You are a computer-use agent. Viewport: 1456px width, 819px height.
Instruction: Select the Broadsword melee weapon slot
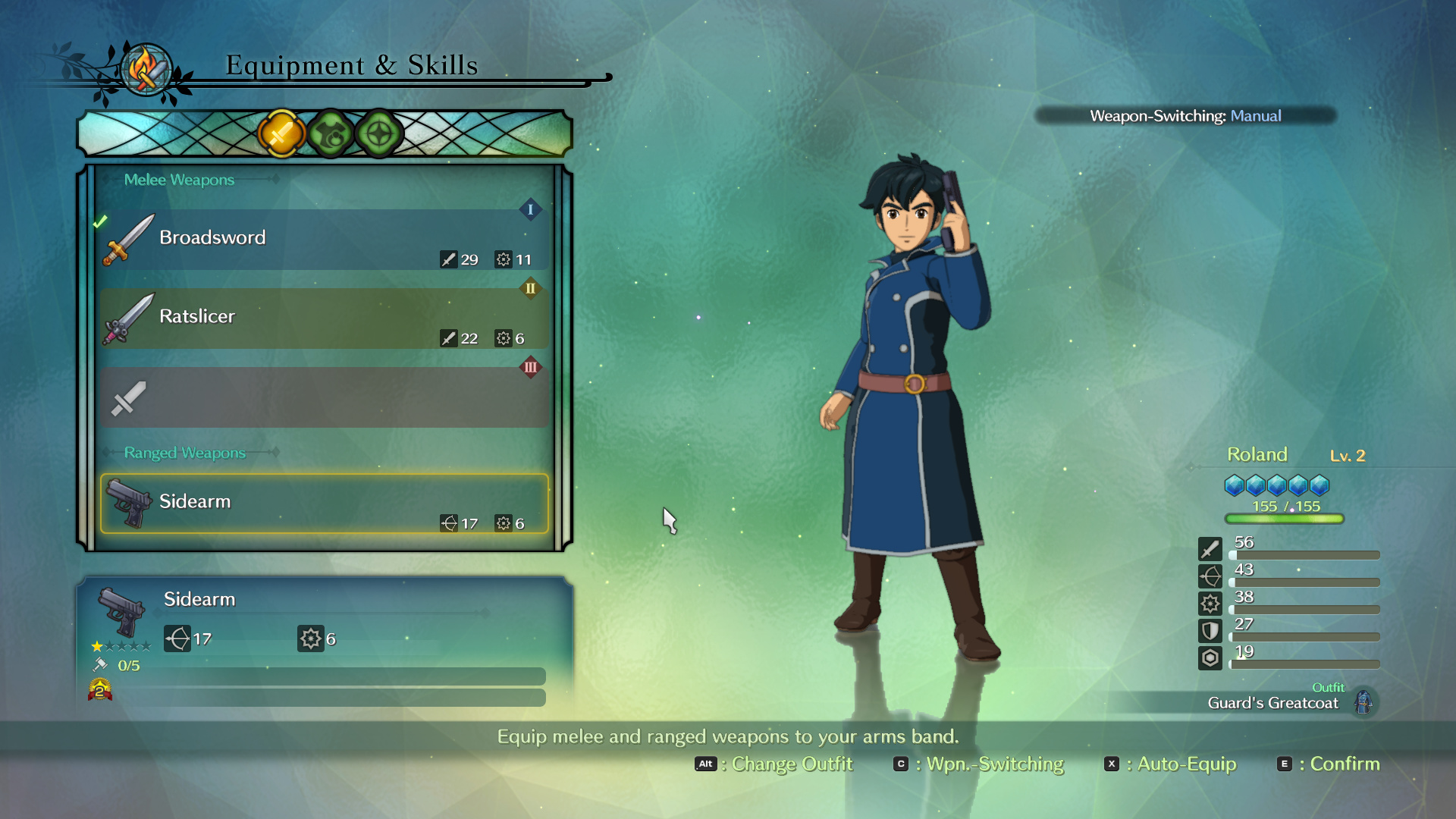point(324,240)
